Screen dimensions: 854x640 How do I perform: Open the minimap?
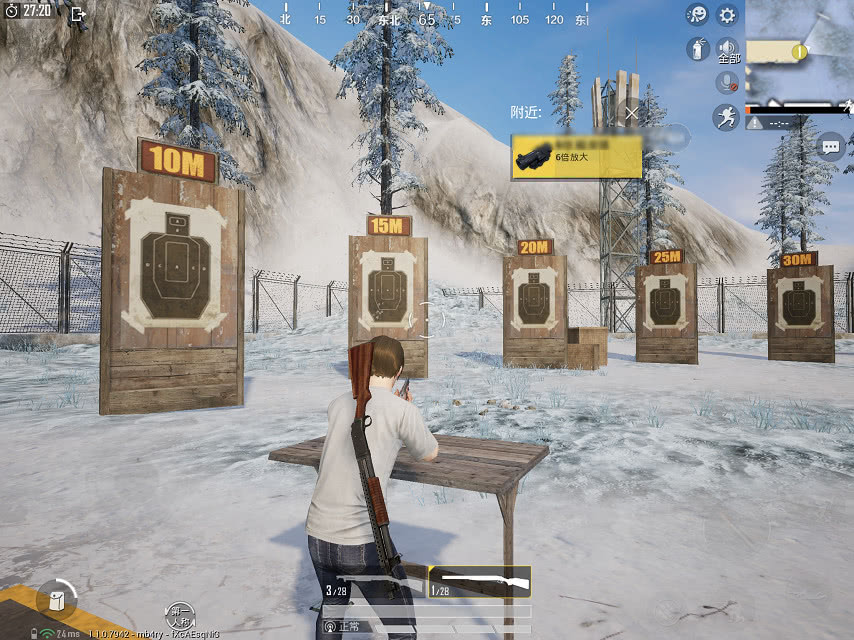click(799, 50)
